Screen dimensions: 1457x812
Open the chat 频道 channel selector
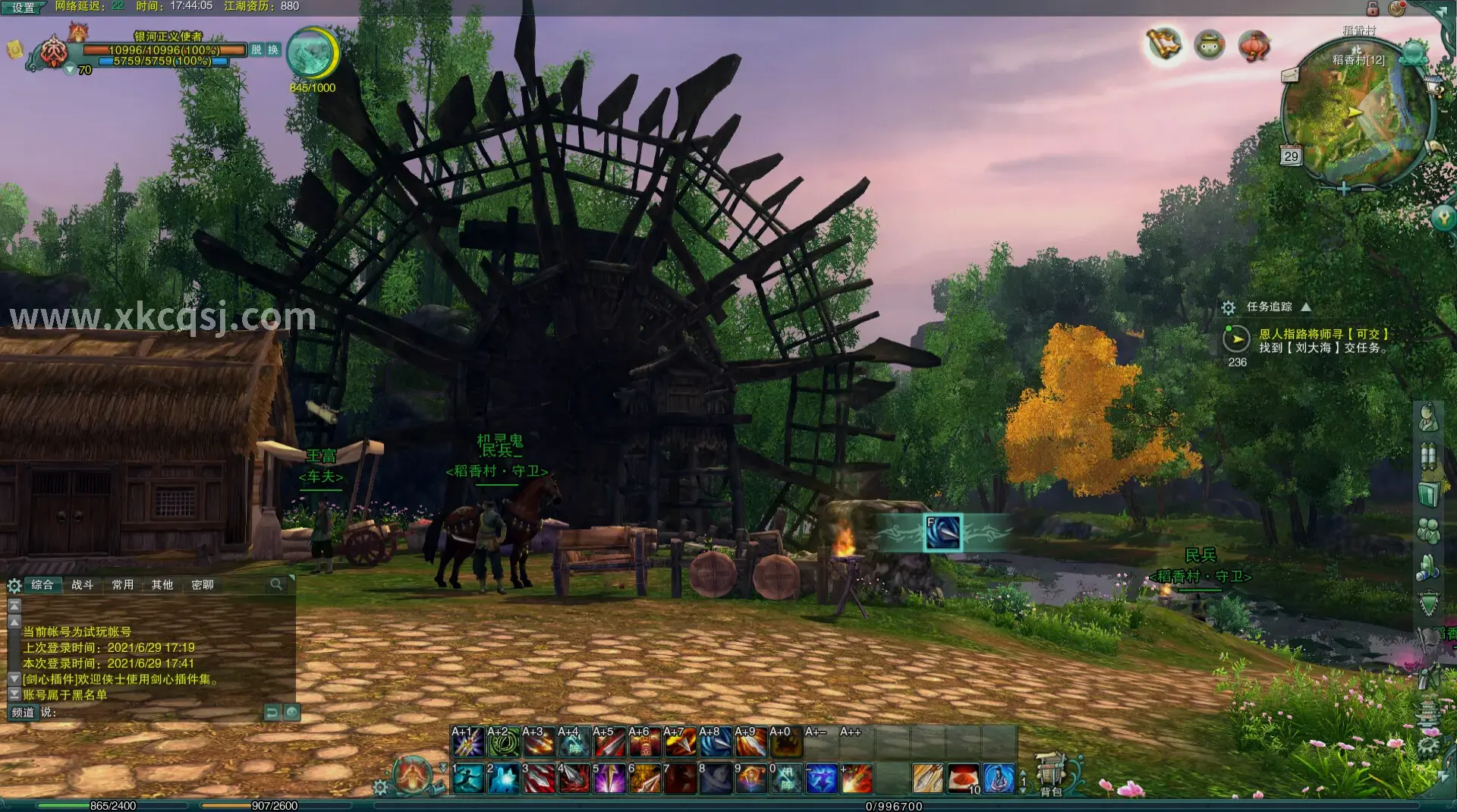(23, 713)
